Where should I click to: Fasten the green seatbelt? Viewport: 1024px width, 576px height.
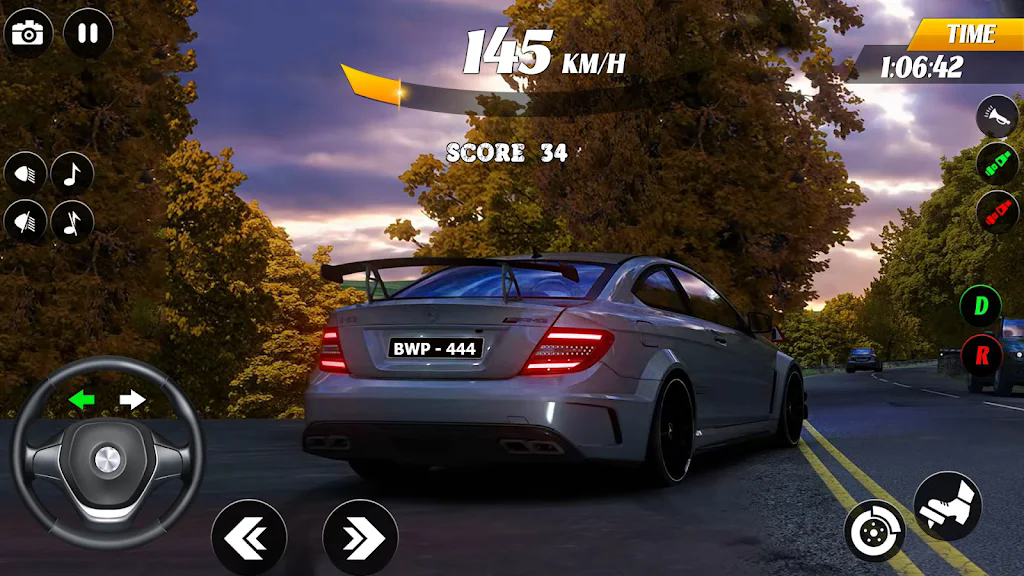coord(996,163)
